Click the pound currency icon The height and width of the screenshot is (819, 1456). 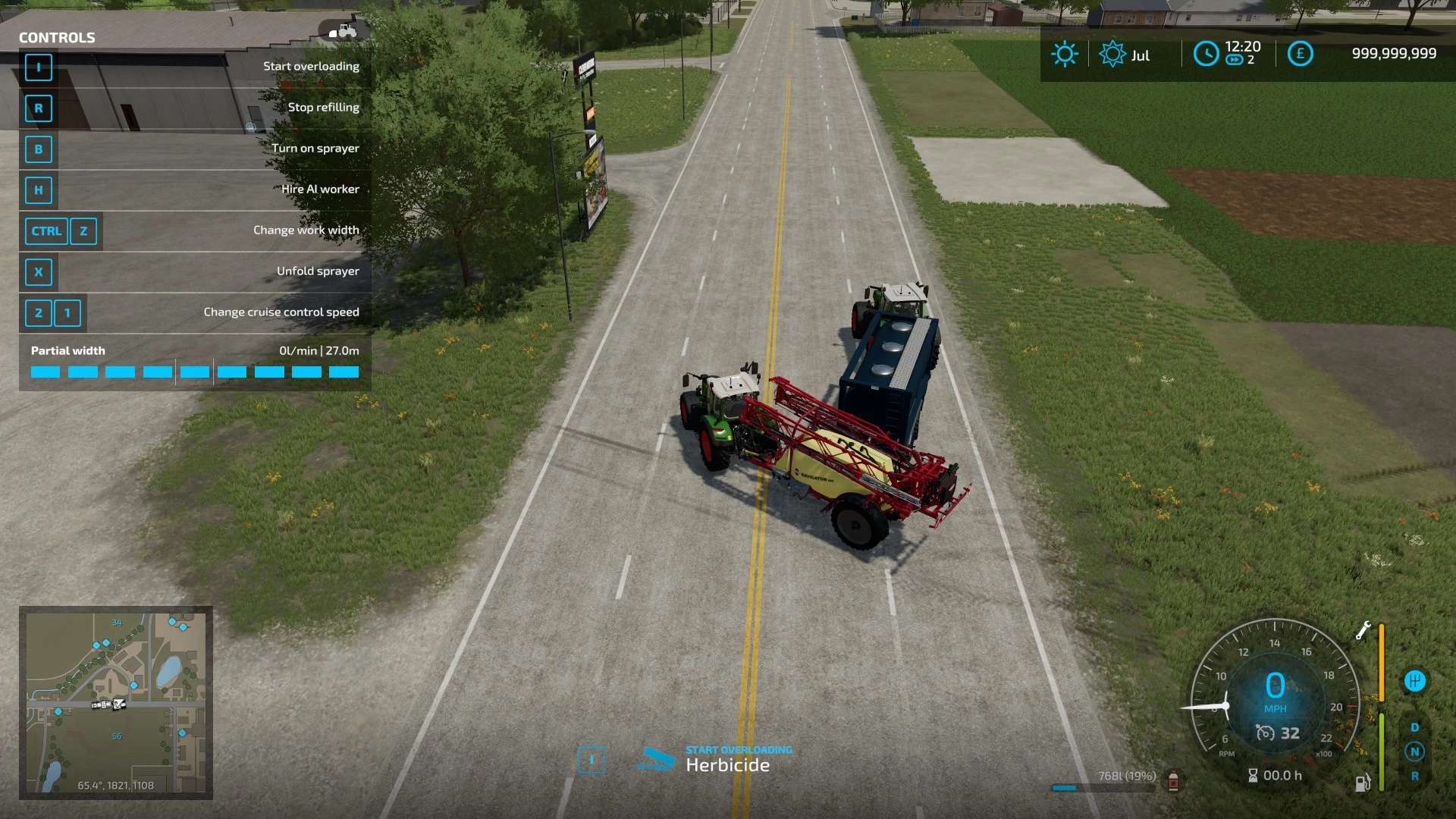coord(1300,54)
